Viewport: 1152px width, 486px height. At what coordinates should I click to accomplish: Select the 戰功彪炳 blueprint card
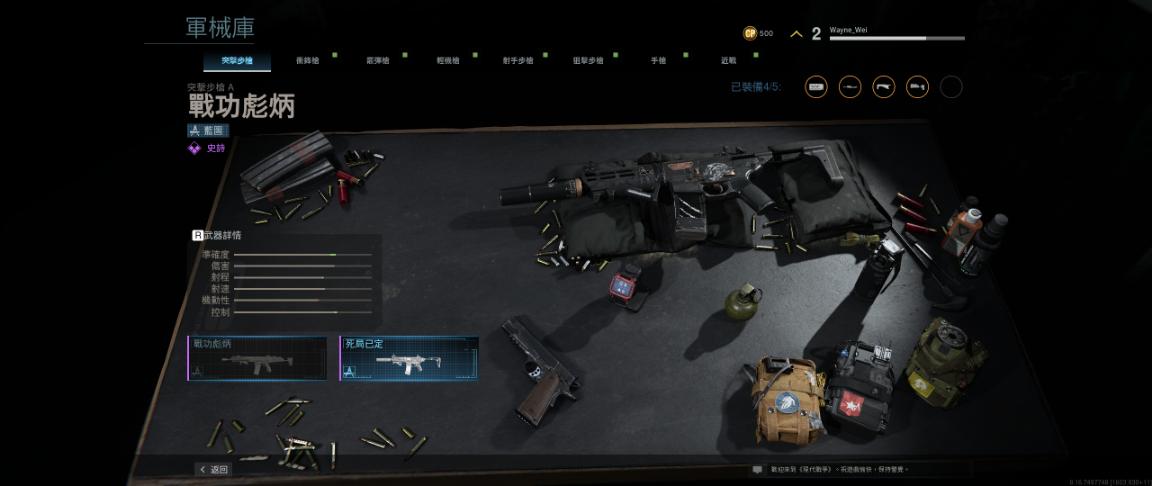coord(257,358)
